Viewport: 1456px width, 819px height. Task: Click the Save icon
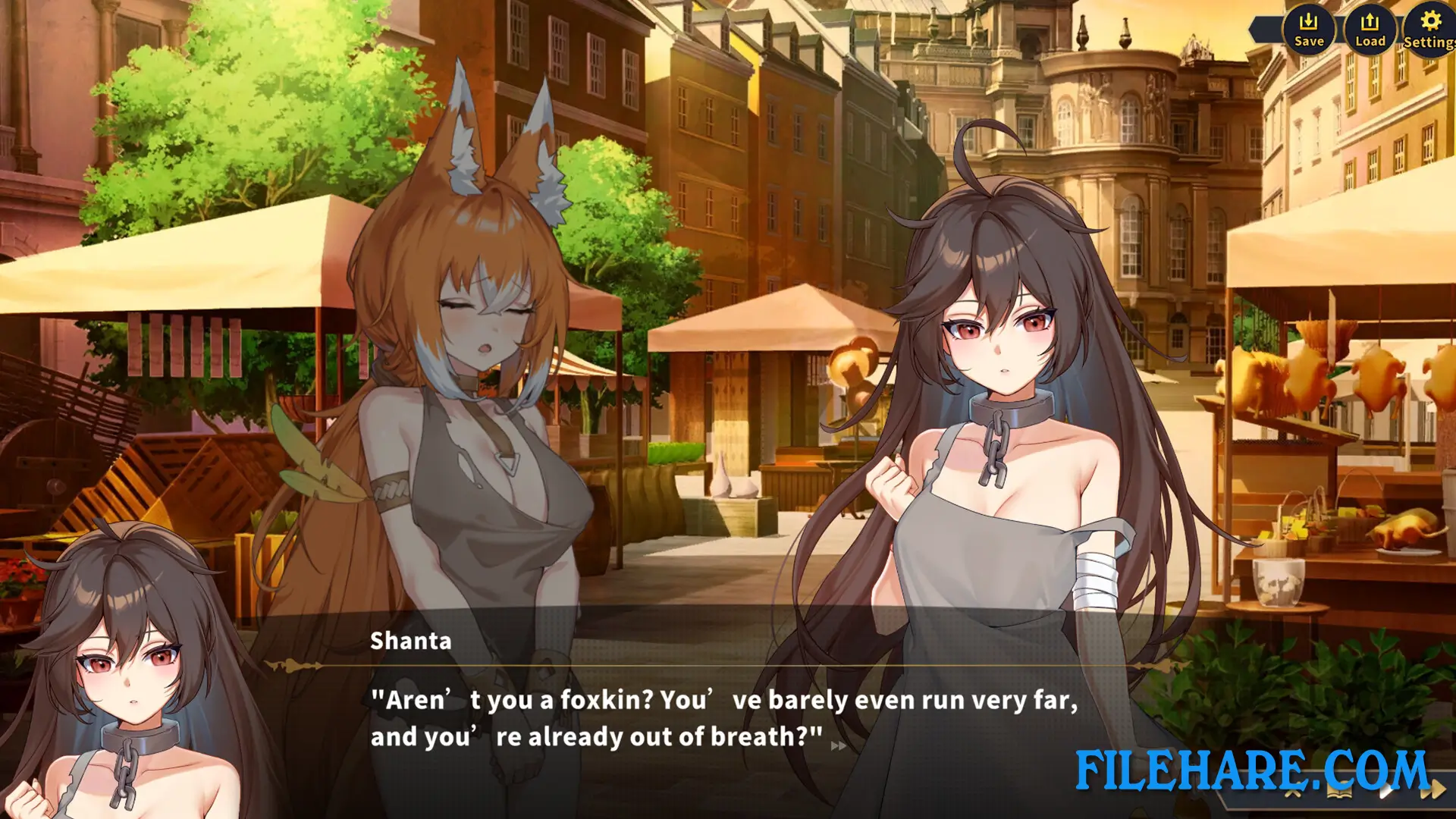pos(1309,30)
